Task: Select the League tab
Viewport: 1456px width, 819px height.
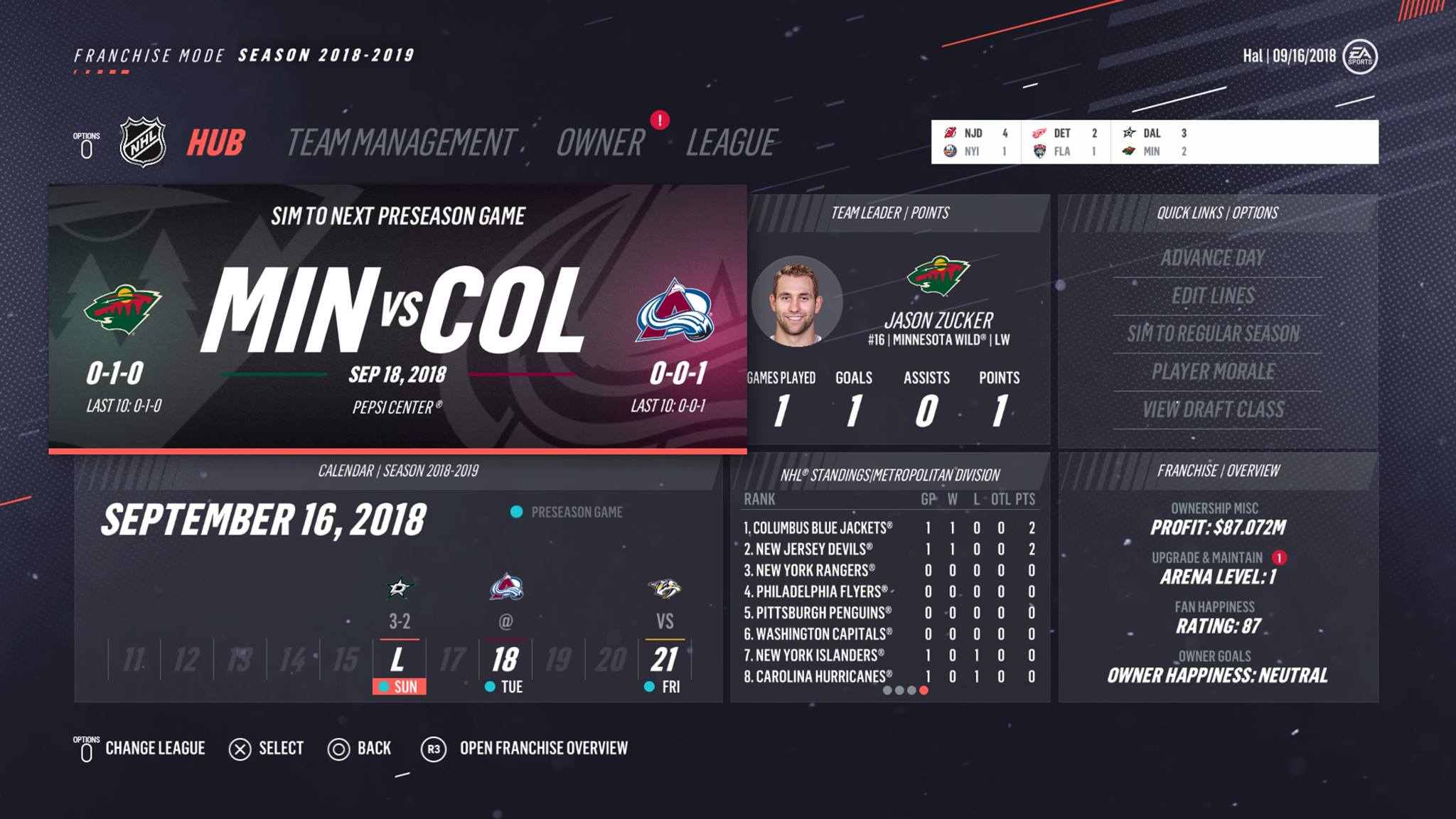Action: [732, 143]
